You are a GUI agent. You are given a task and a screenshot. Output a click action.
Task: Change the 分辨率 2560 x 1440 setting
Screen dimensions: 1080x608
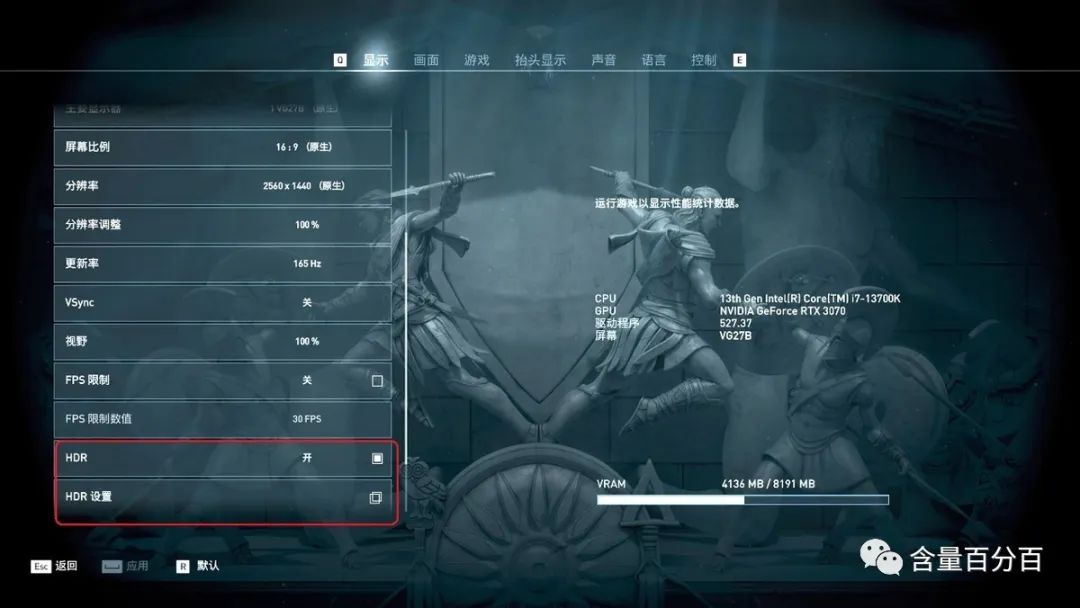click(x=222, y=186)
